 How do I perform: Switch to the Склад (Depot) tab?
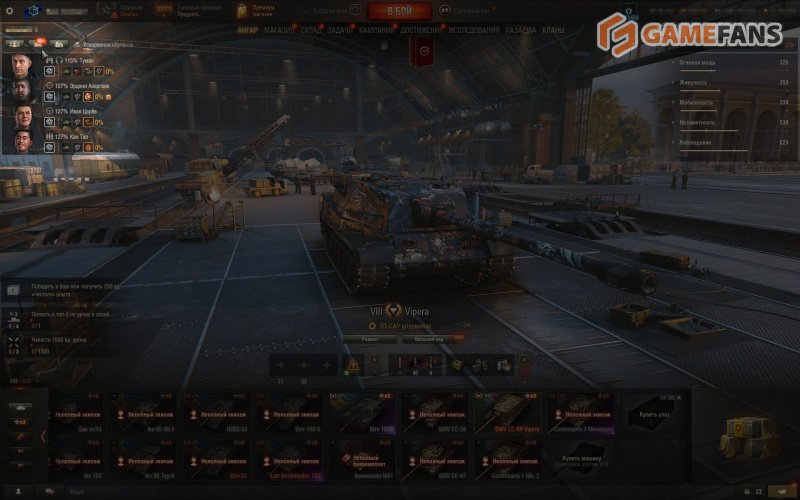click(x=310, y=31)
